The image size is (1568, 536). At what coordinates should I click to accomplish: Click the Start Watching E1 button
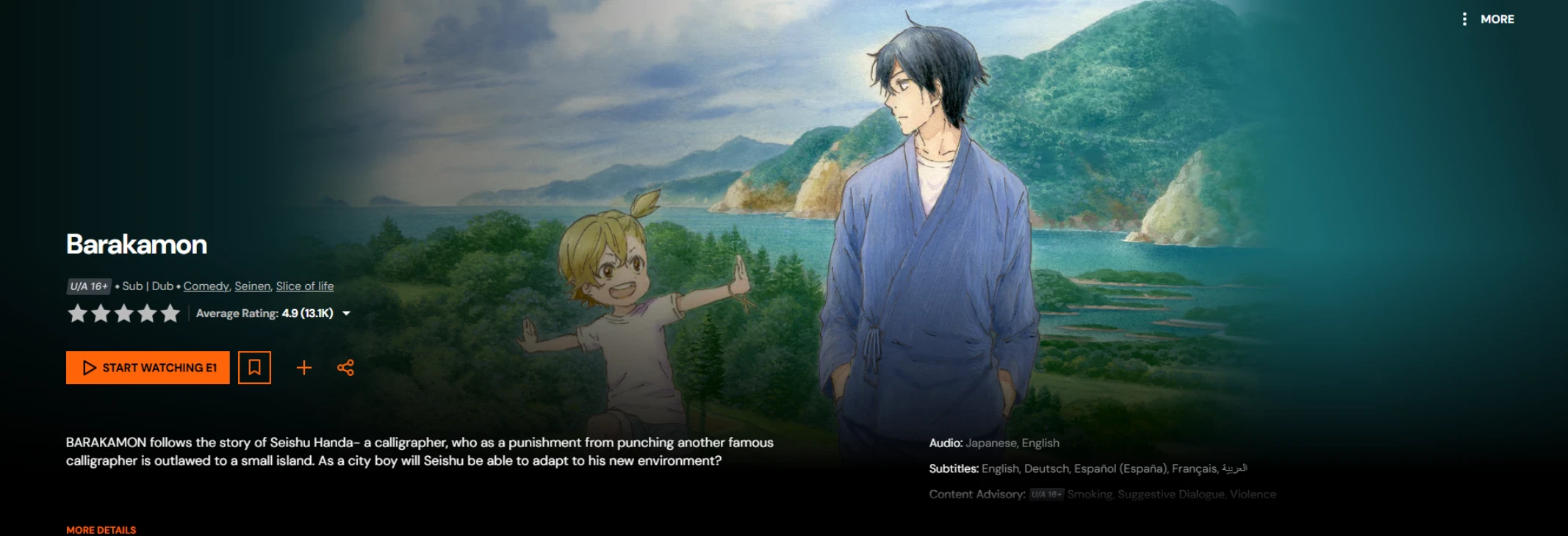[147, 367]
